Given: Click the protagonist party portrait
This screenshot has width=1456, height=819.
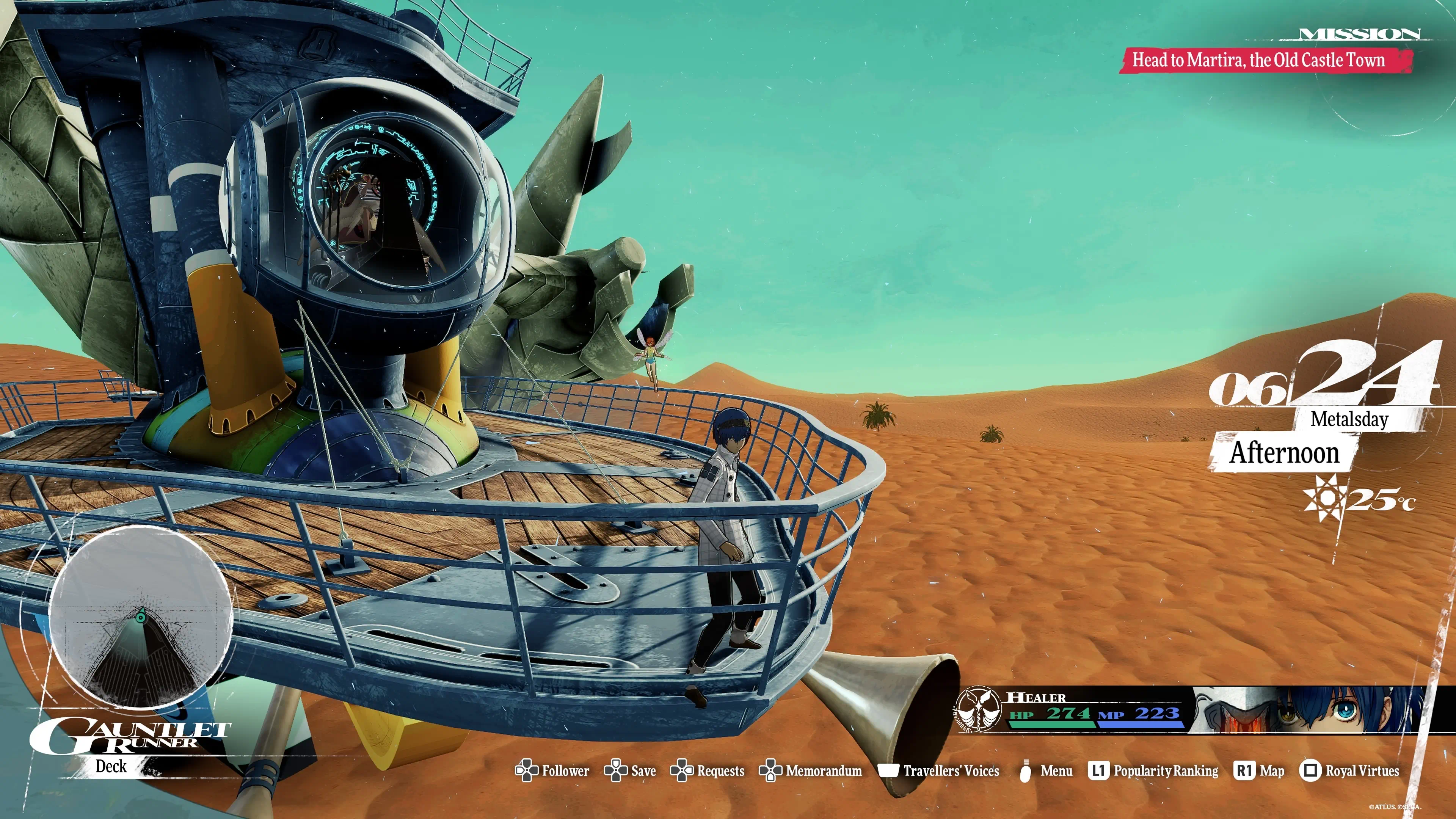Looking at the screenshot, I should coord(1311,709).
